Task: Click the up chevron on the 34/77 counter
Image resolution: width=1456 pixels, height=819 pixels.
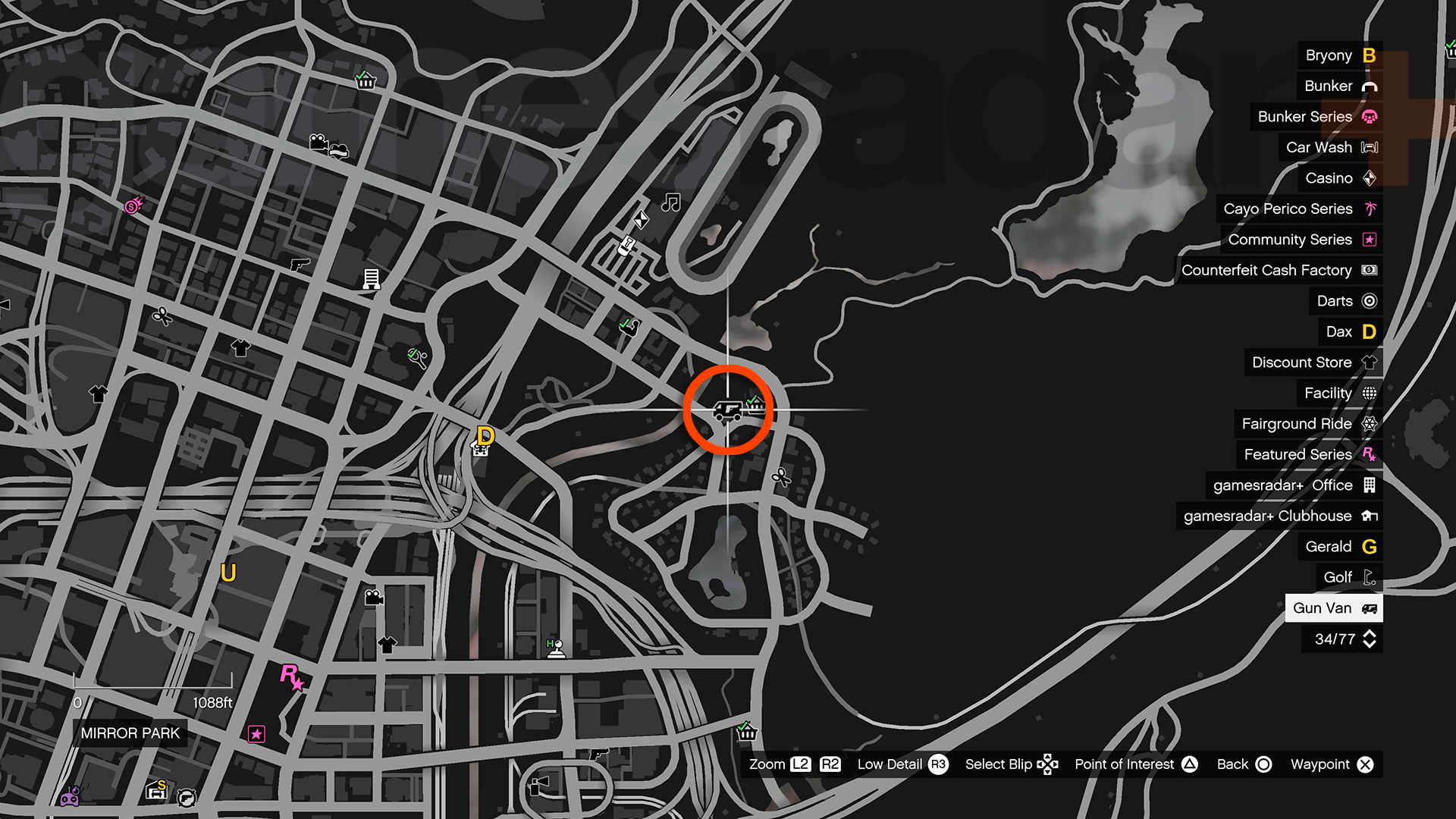Action: coord(1369,633)
